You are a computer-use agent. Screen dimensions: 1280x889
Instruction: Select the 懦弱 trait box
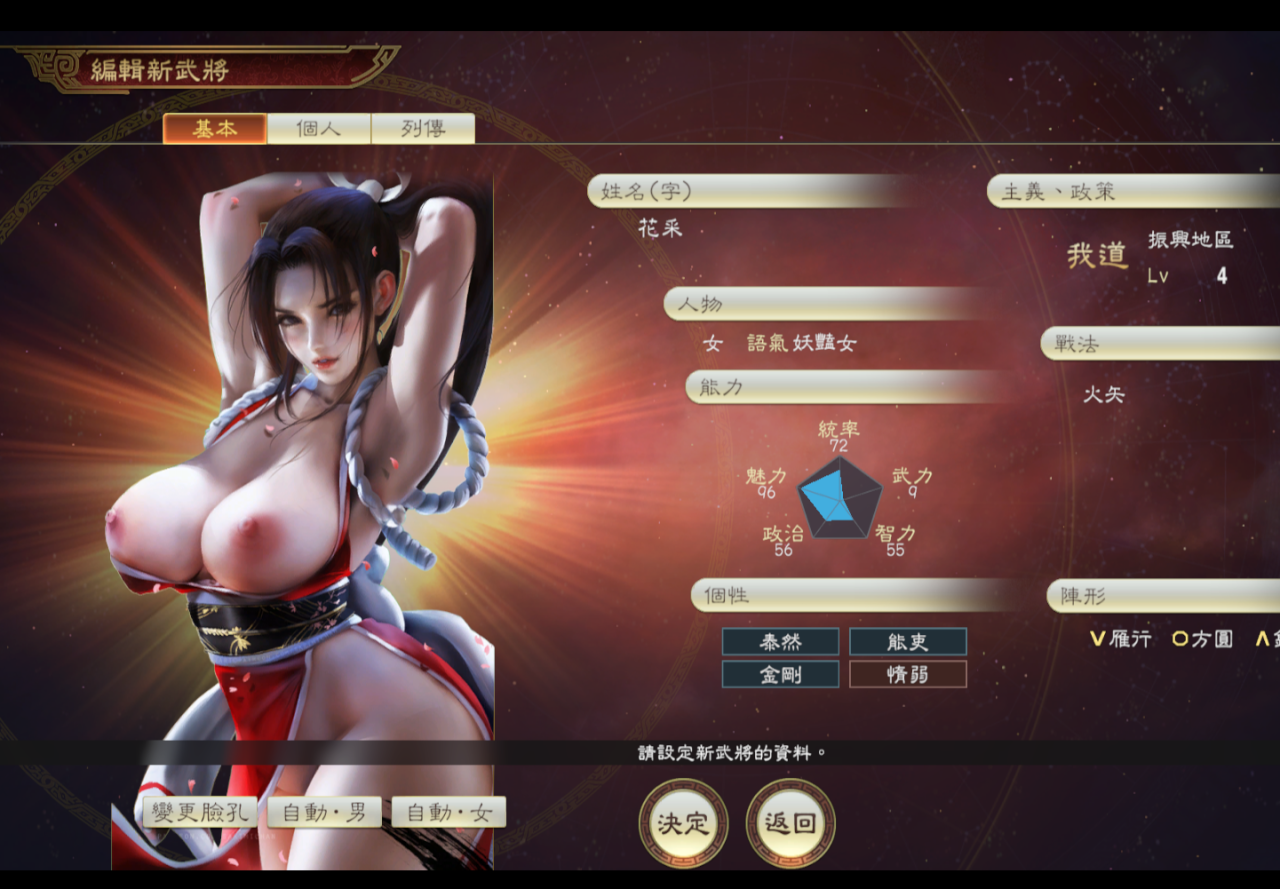click(x=908, y=675)
